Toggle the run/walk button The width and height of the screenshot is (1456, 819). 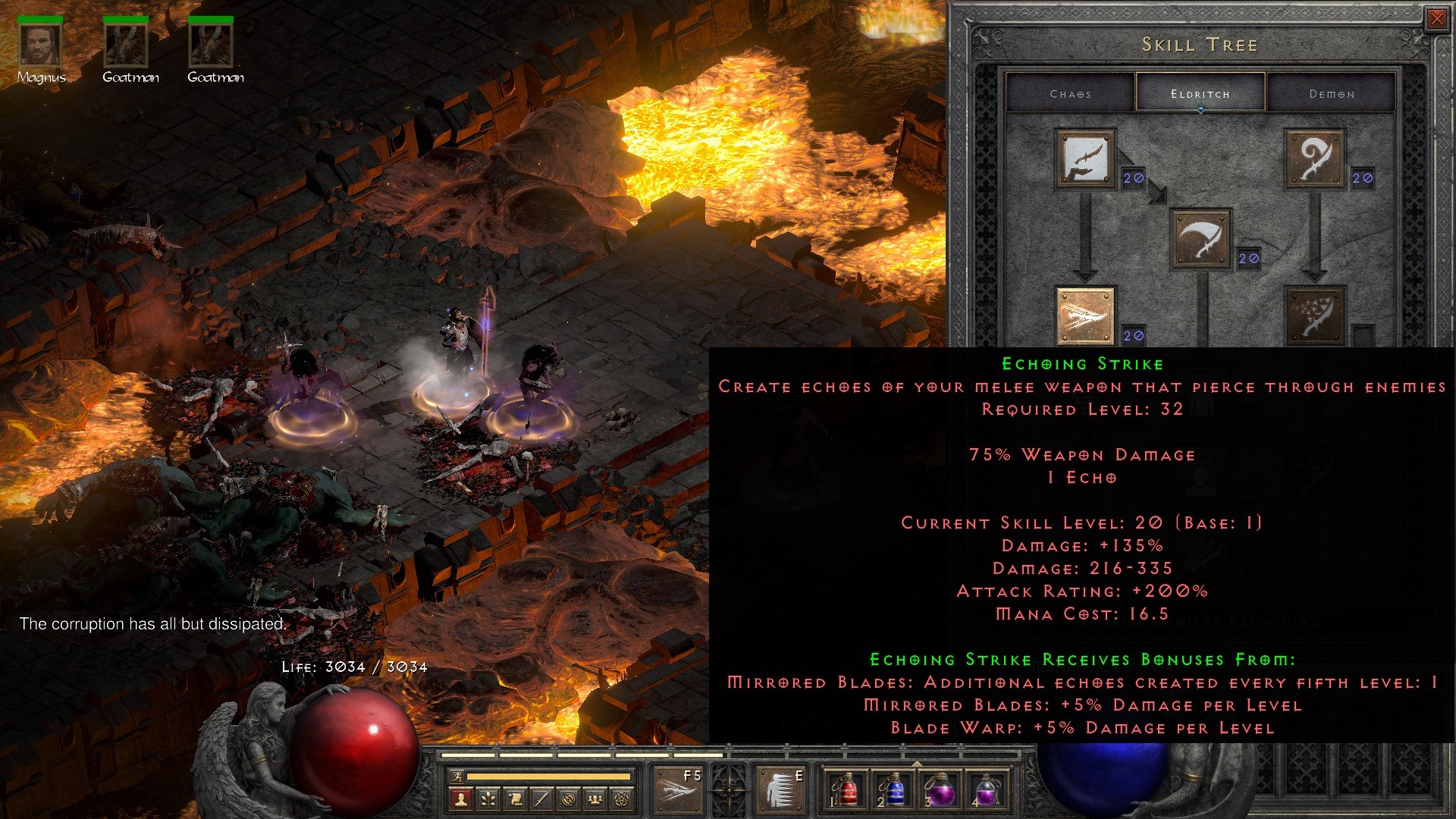pyautogui.click(x=457, y=776)
